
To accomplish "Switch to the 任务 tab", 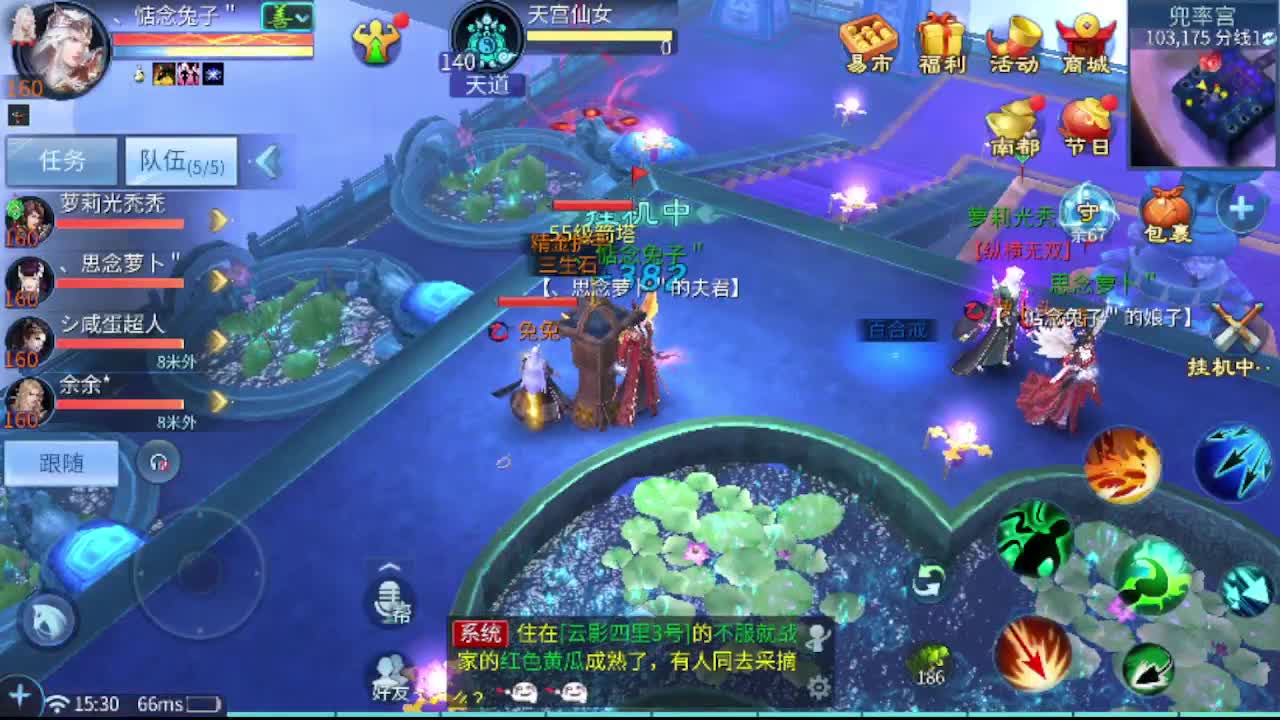I will [x=62, y=160].
